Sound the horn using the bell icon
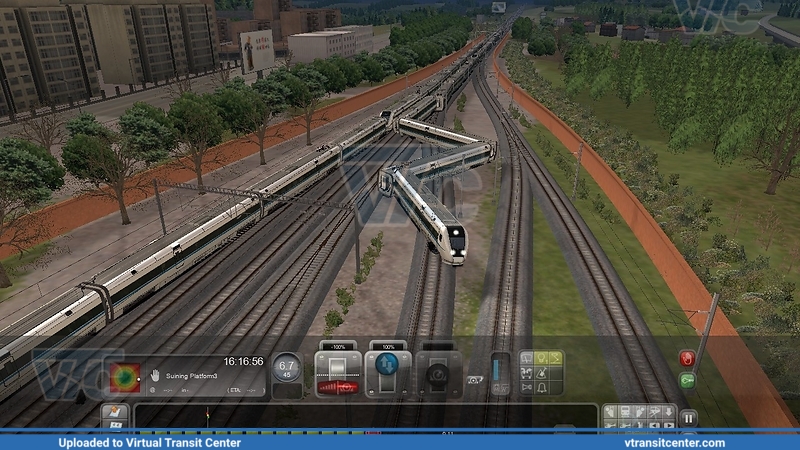 [543, 386]
